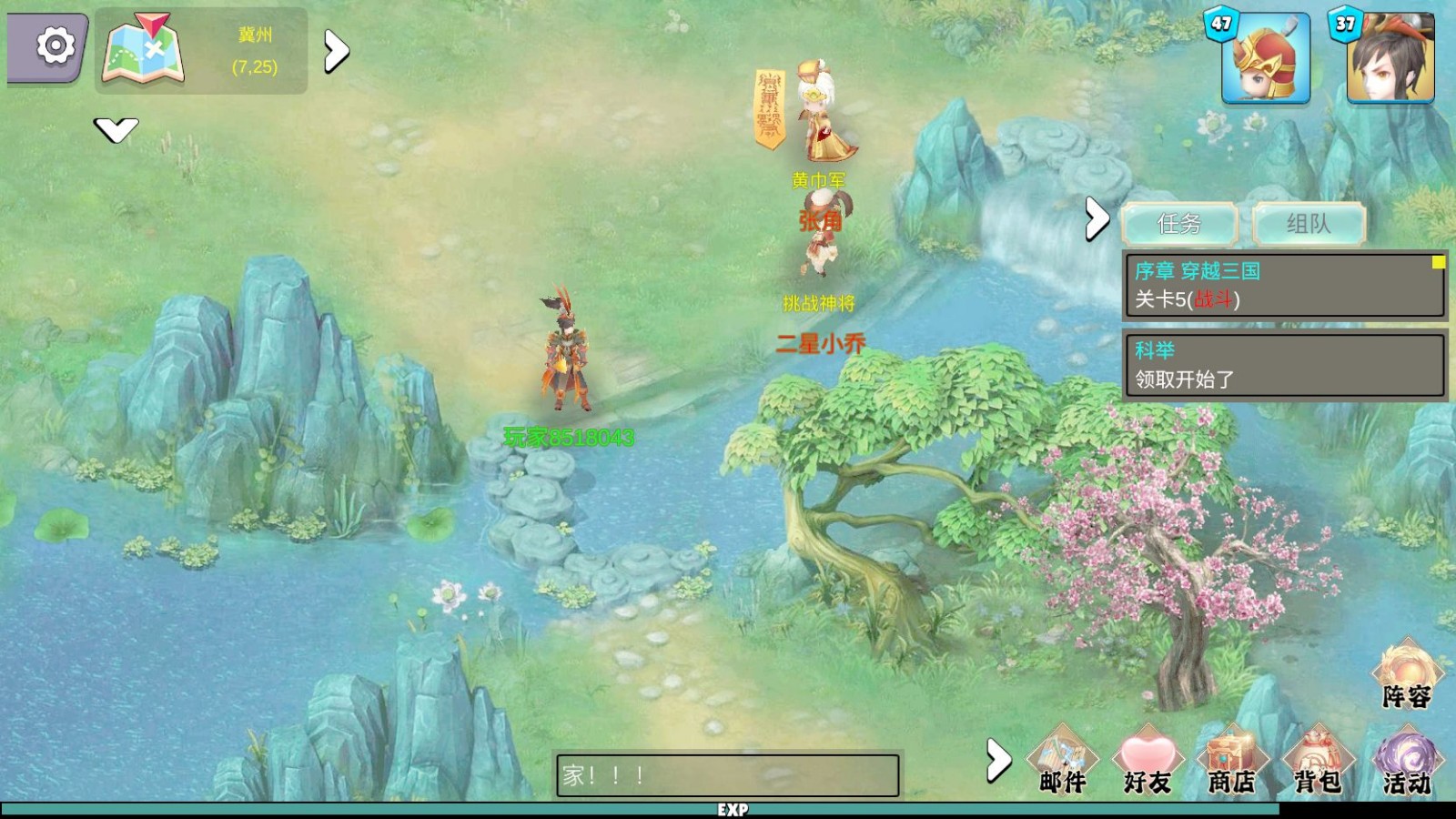Switch to the 组队 team tab
The width and height of the screenshot is (1456, 819).
(x=1309, y=224)
